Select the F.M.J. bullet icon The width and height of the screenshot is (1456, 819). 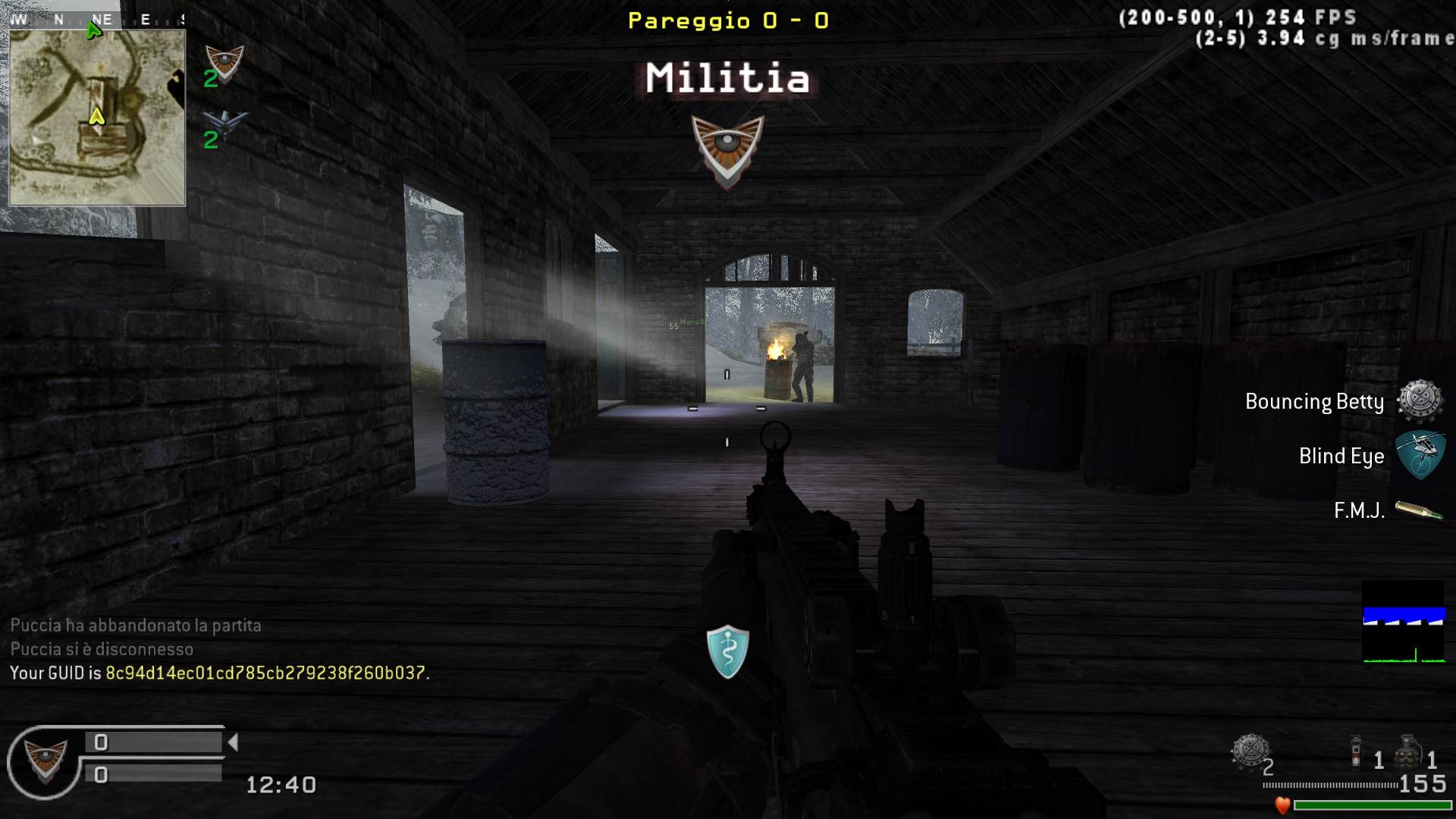tap(1419, 511)
